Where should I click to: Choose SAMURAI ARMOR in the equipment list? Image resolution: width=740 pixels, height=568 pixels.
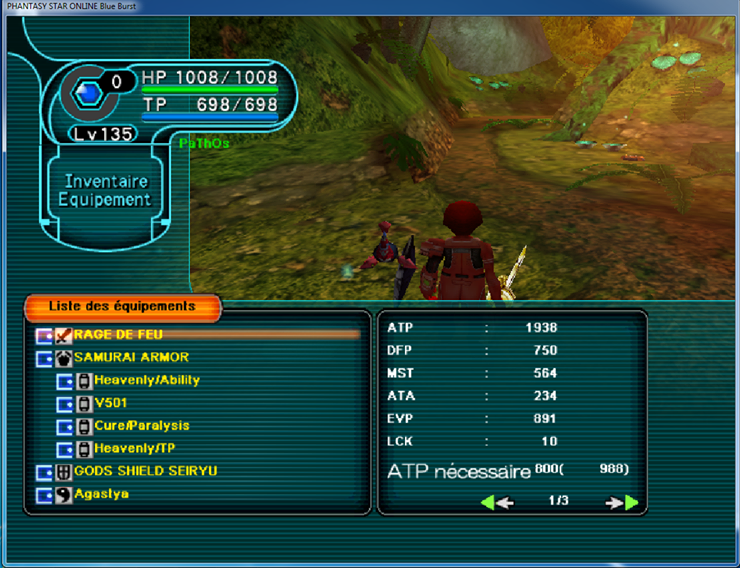point(131,357)
